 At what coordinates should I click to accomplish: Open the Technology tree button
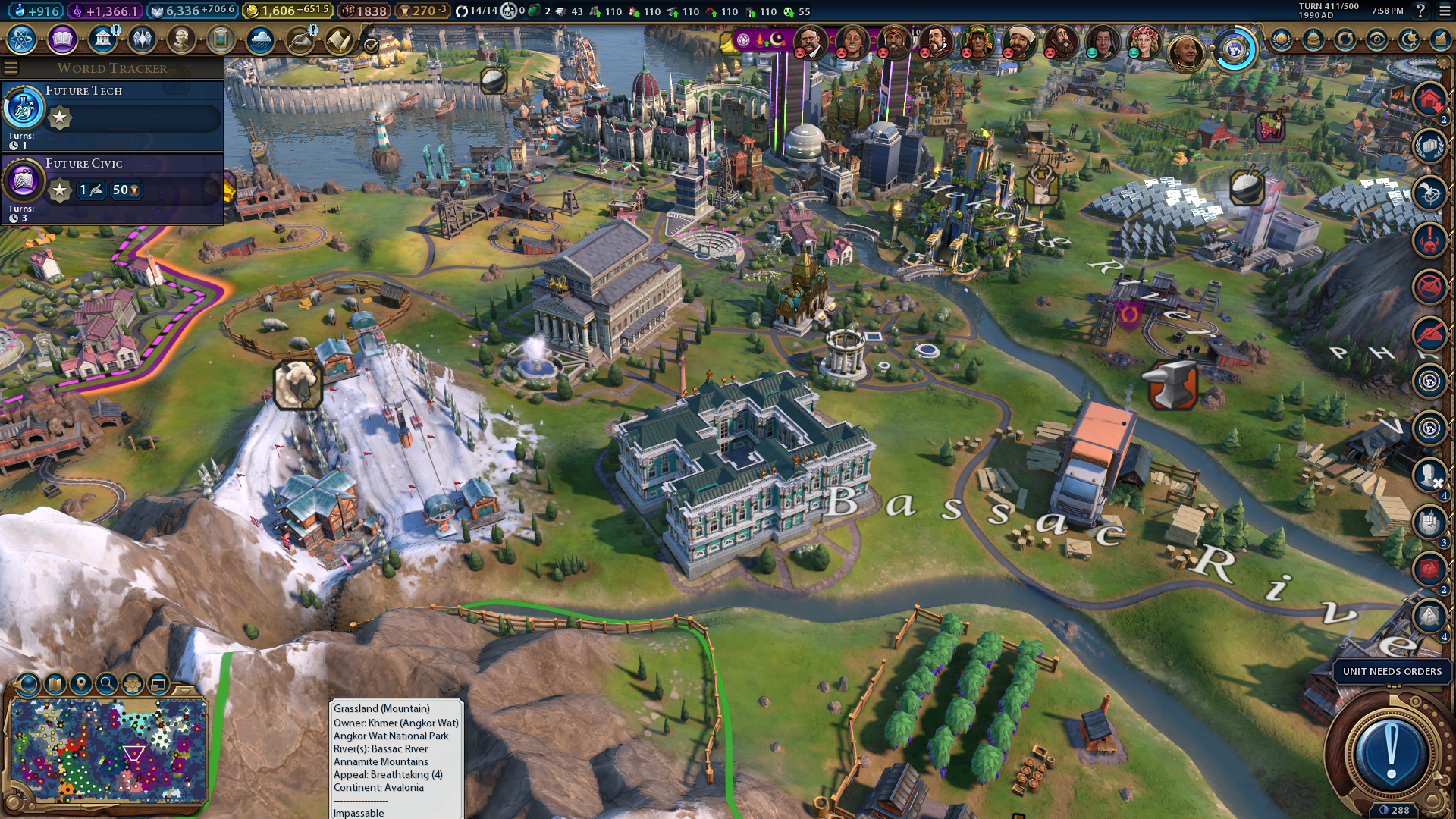click(x=22, y=39)
